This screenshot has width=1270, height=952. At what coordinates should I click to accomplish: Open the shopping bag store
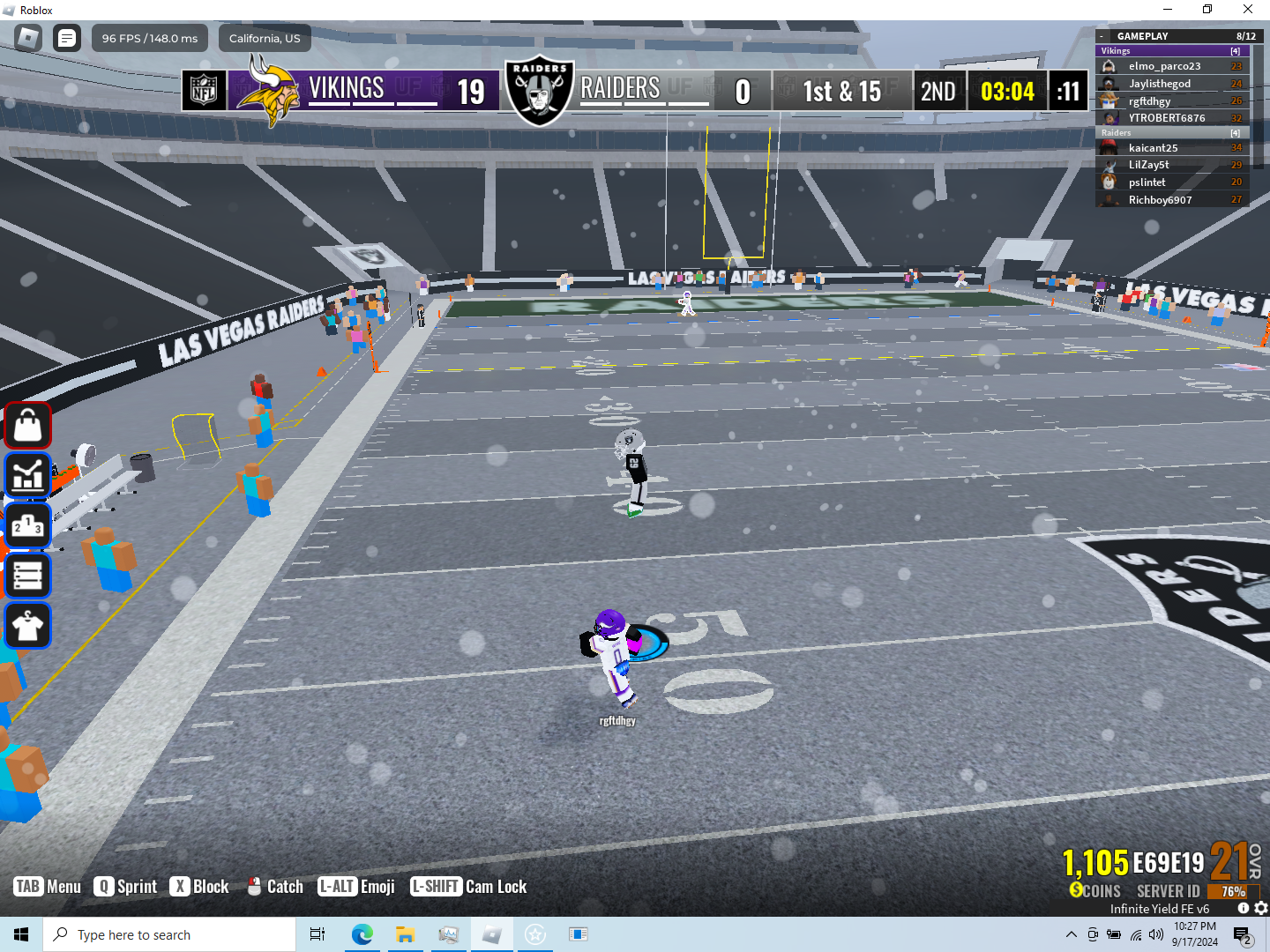[28, 426]
